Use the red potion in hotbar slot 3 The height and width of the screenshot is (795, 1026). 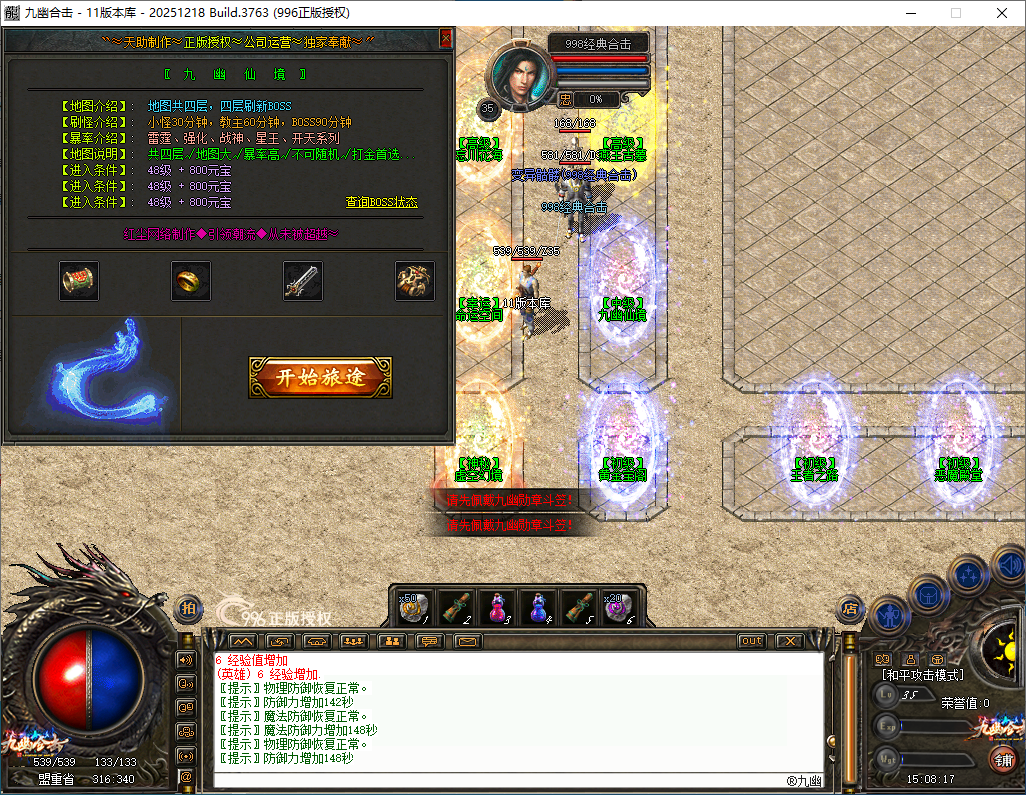[498, 606]
